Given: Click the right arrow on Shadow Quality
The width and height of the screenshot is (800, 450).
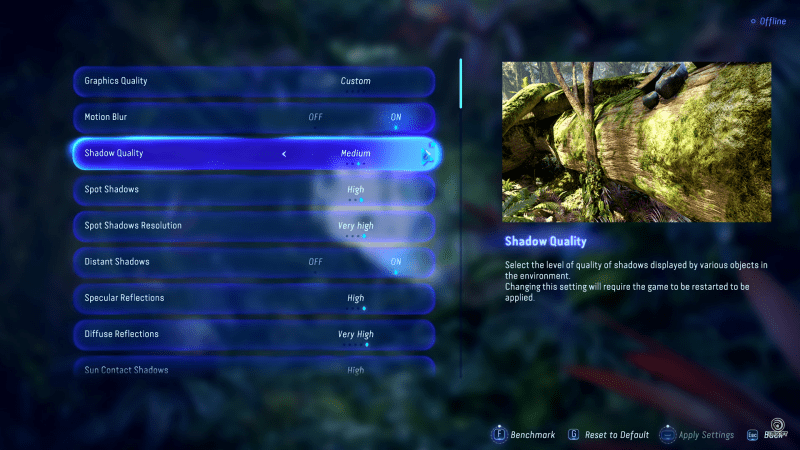Looking at the screenshot, I should click(x=427, y=154).
